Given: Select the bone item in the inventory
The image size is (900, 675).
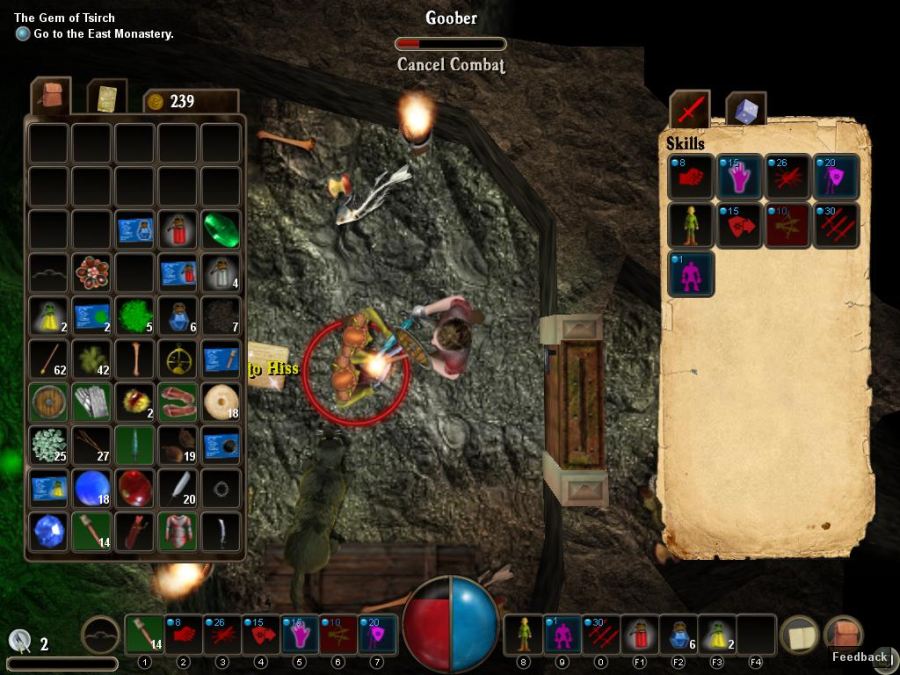Looking at the screenshot, I should tap(134, 358).
